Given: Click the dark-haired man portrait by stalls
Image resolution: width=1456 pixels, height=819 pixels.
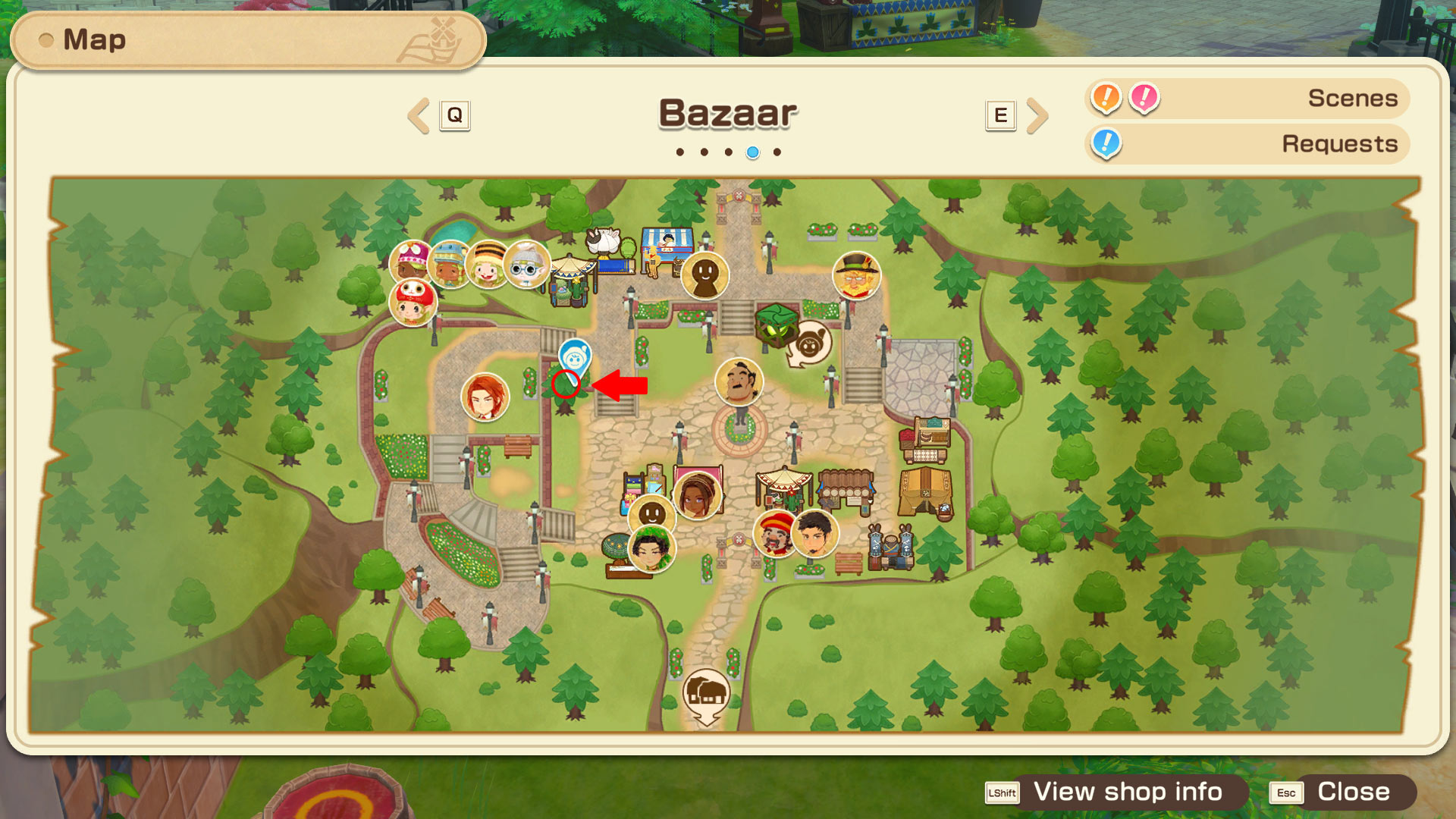Looking at the screenshot, I should coord(815,533).
